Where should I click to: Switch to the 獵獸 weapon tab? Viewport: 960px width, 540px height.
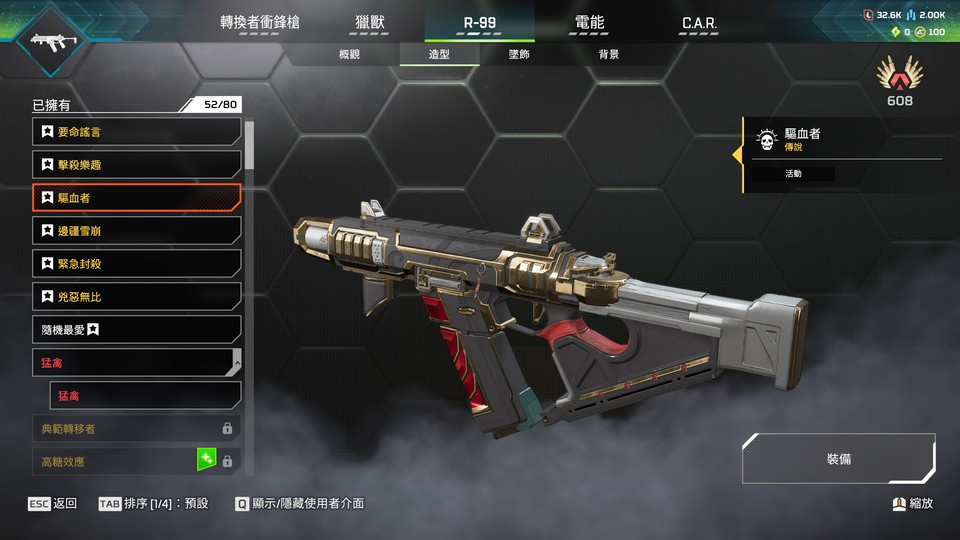(x=370, y=22)
